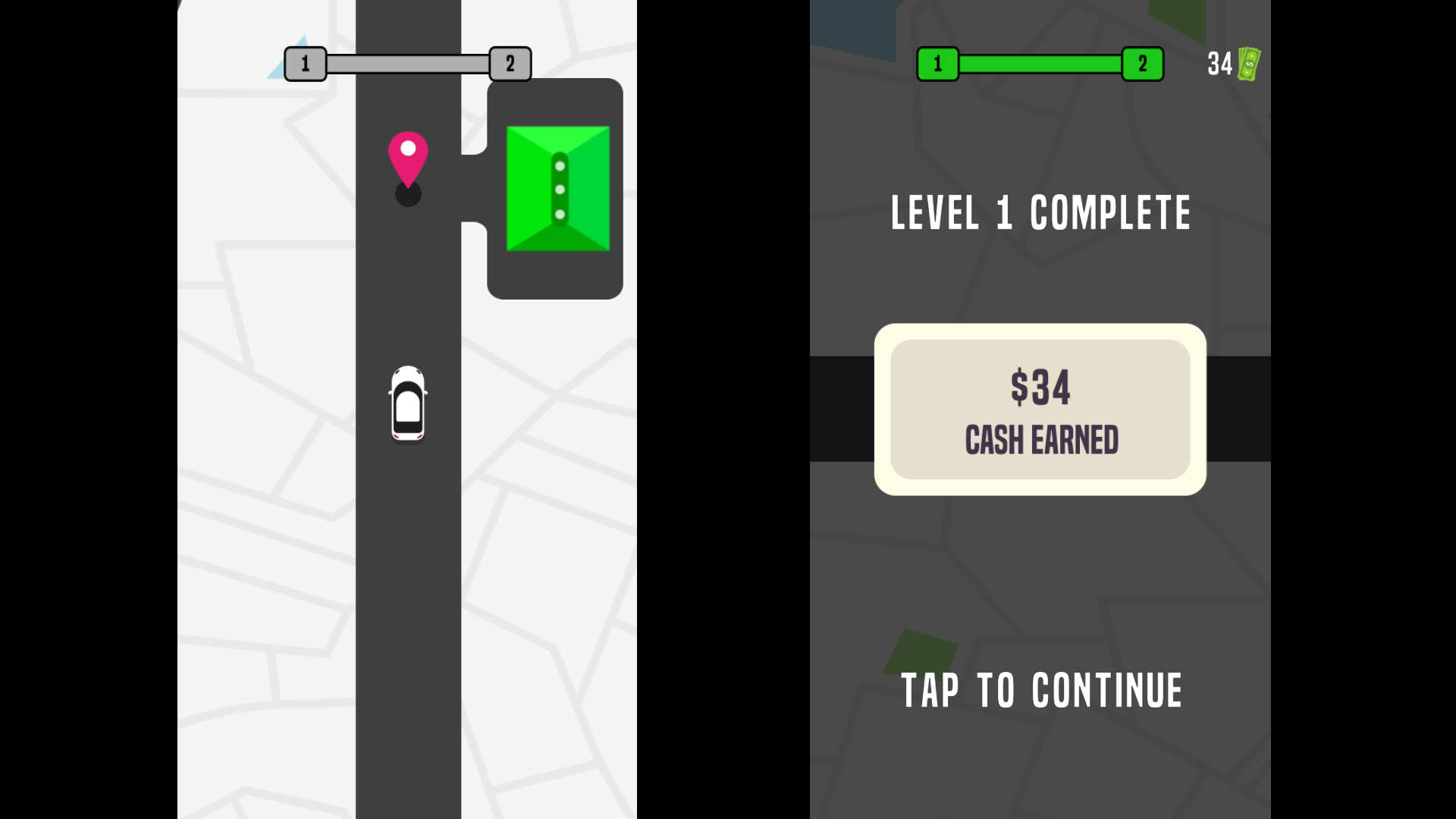Tap the pink destination pin marker

(x=408, y=157)
